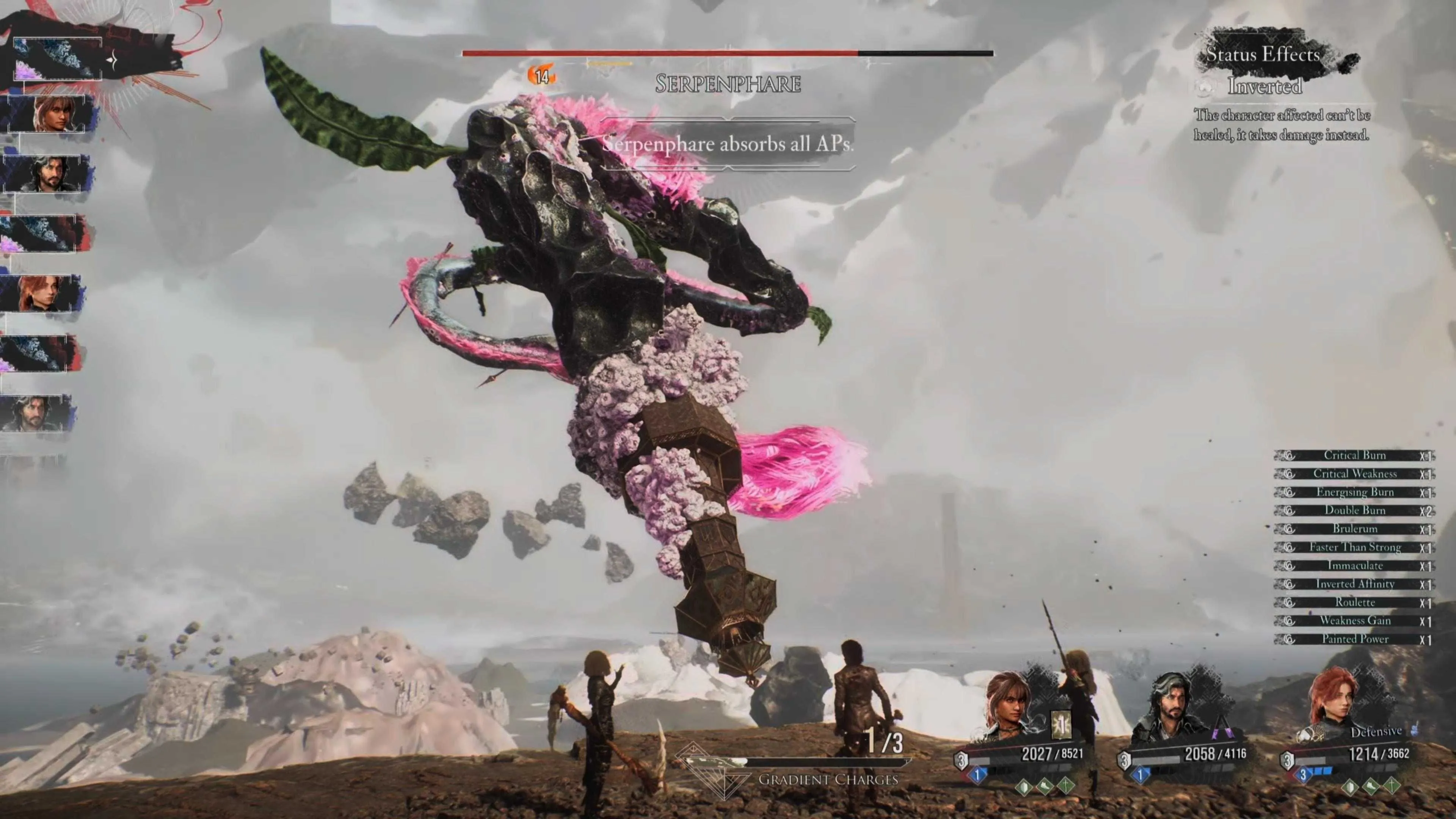The height and width of the screenshot is (819, 1456).
Task: Select the Roulette row
Action: click(x=1354, y=602)
